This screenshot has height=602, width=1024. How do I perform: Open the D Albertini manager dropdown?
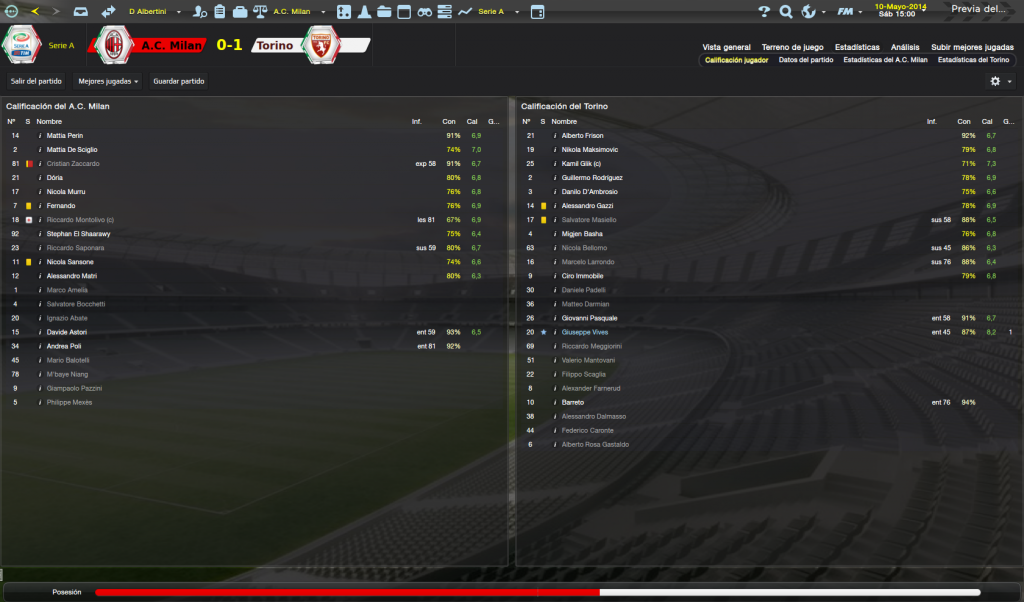pyautogui.click(x=154, y=12)
